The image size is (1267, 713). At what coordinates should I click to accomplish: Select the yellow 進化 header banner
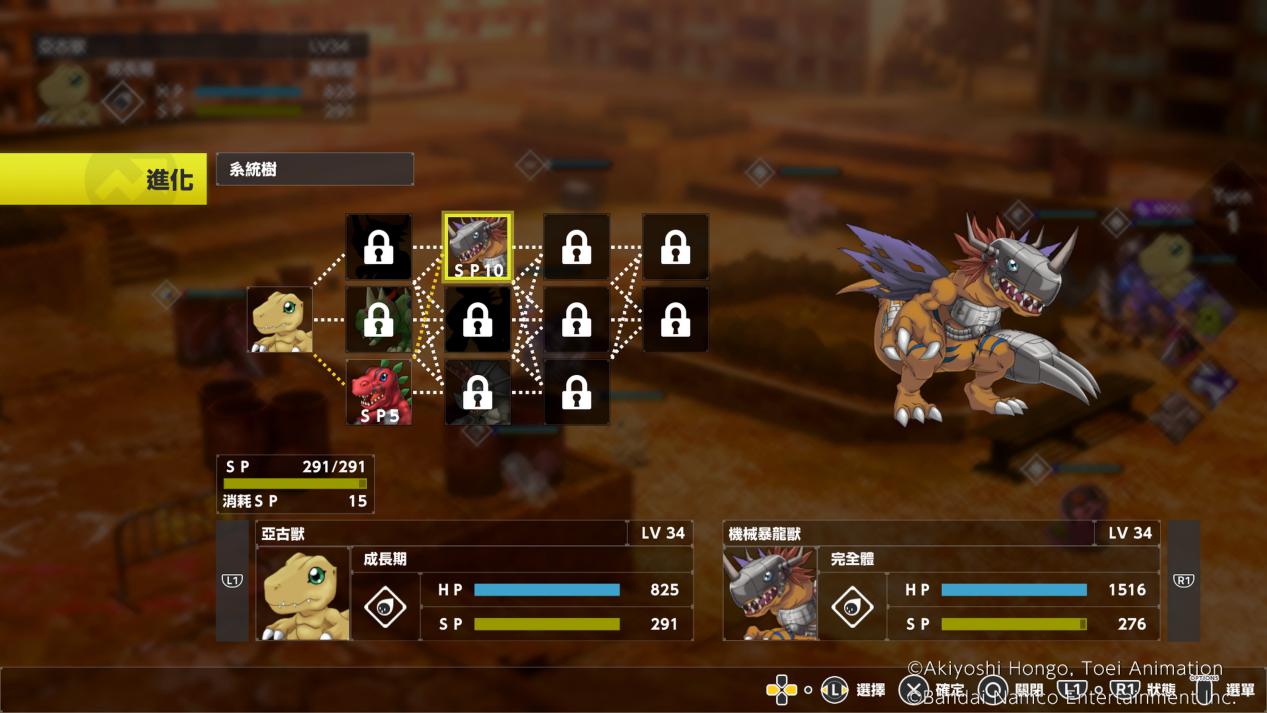coord(103,179)
